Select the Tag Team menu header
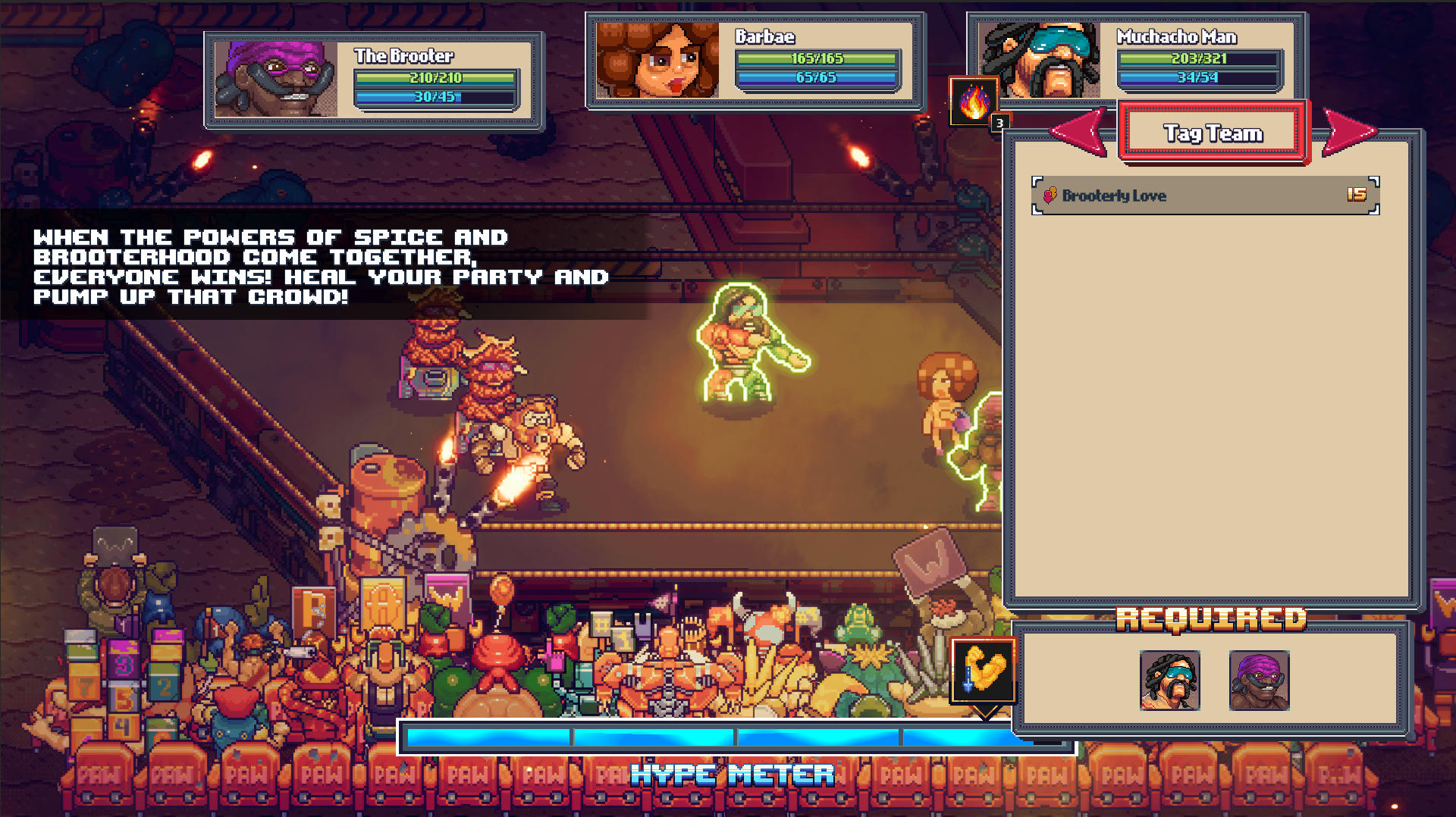Screen dimensions: 1456x817 tap(1211, 132)
